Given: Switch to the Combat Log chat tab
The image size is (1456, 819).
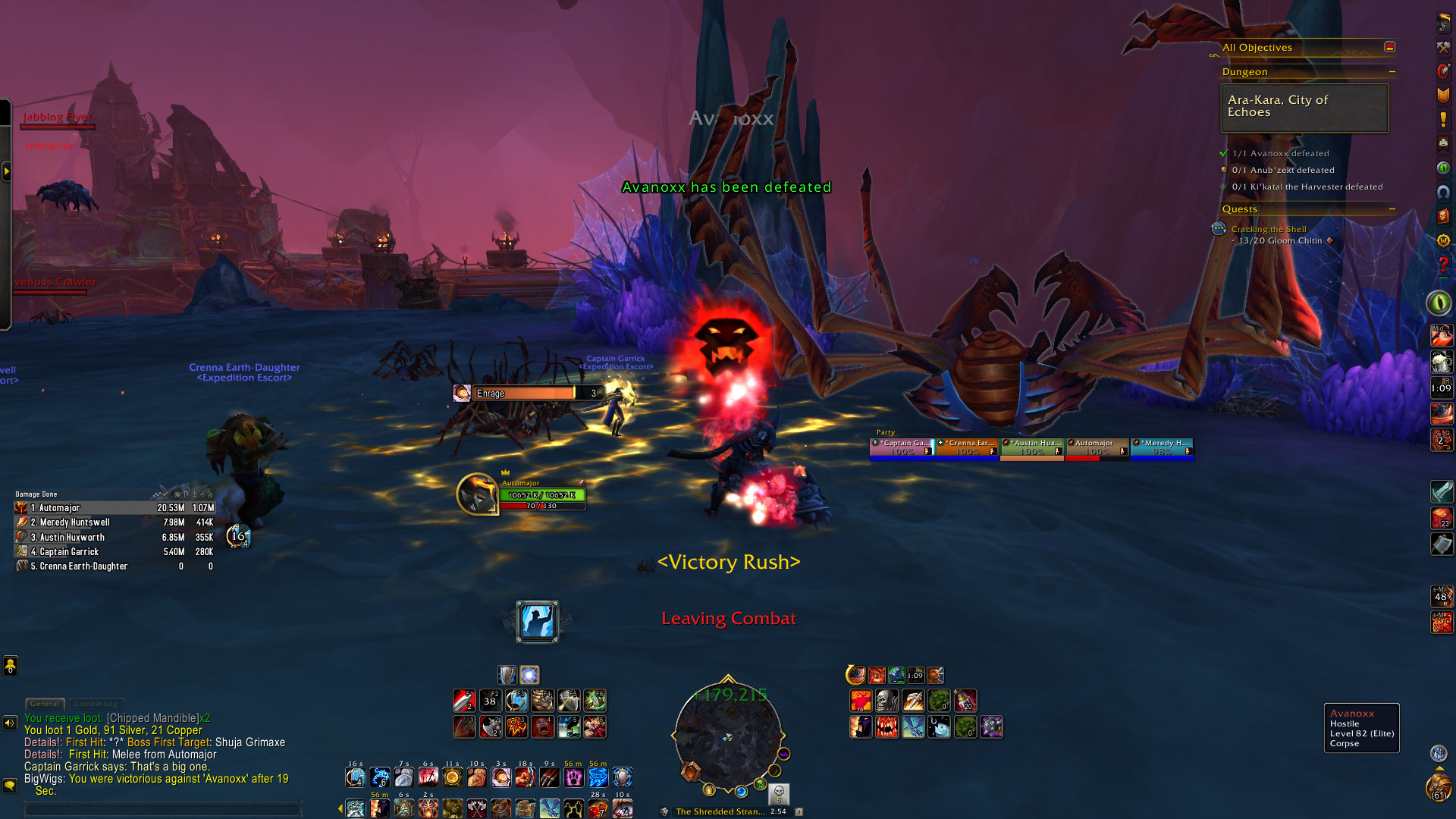Looking at the screenshot, I should point(96,704).
